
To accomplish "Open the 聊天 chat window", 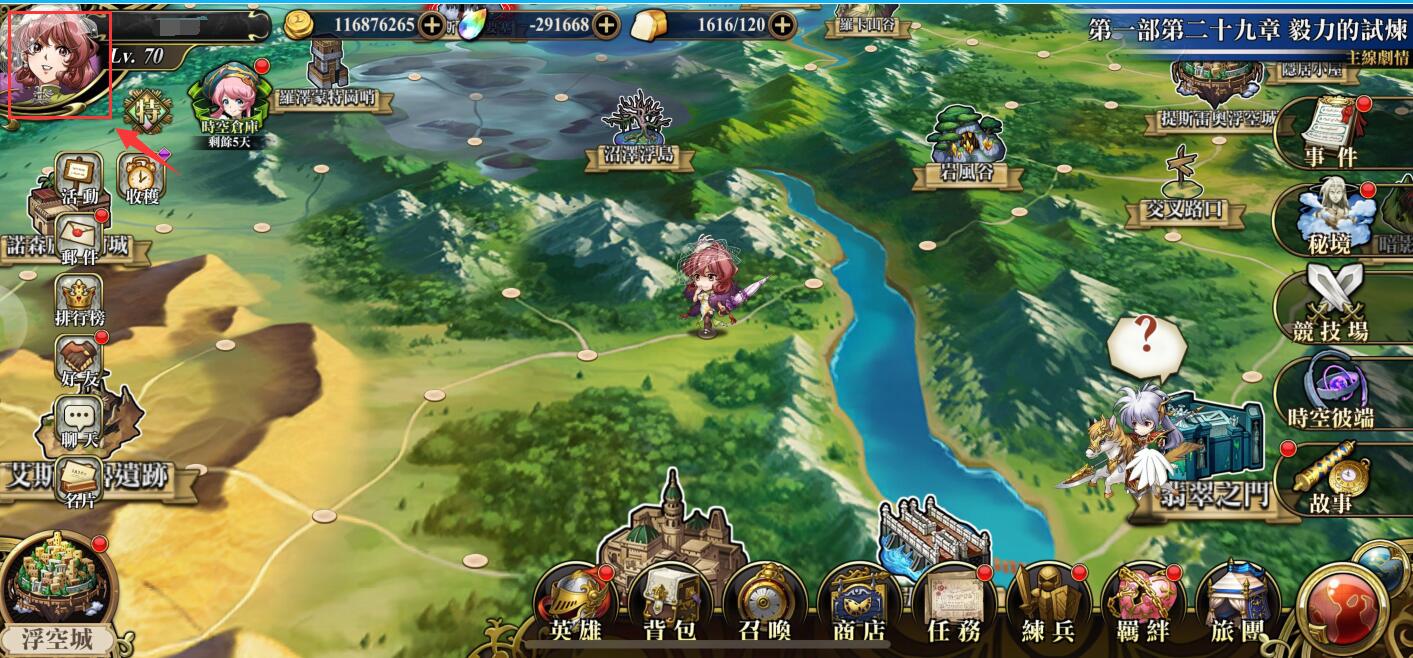I will point(79,422).
